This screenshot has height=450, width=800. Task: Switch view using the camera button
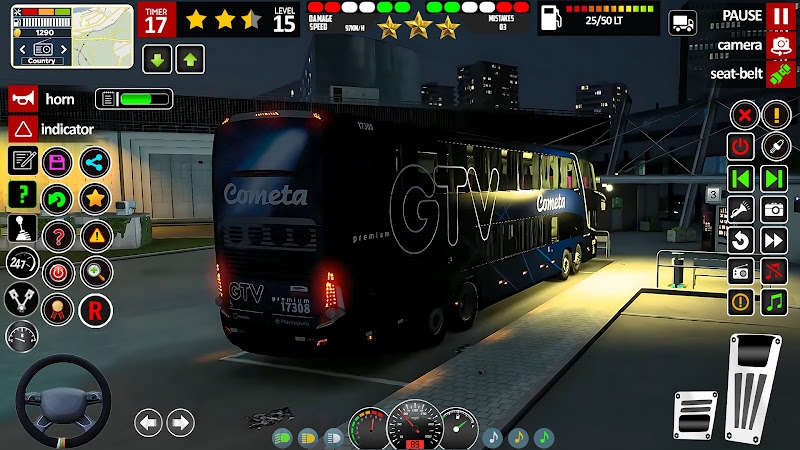pos(780,46)
